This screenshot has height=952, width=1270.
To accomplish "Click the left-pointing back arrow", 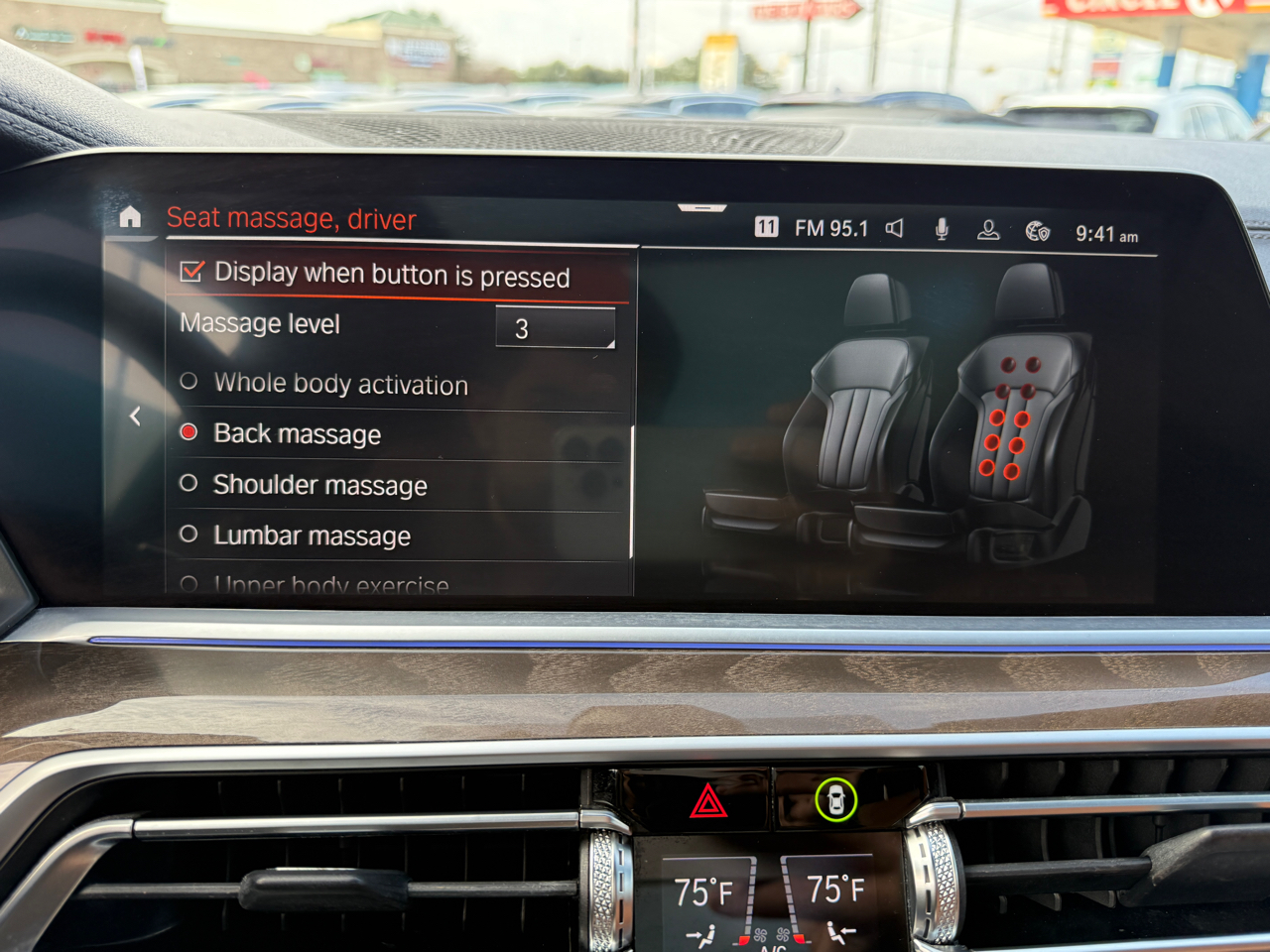I will coord(135,416).
